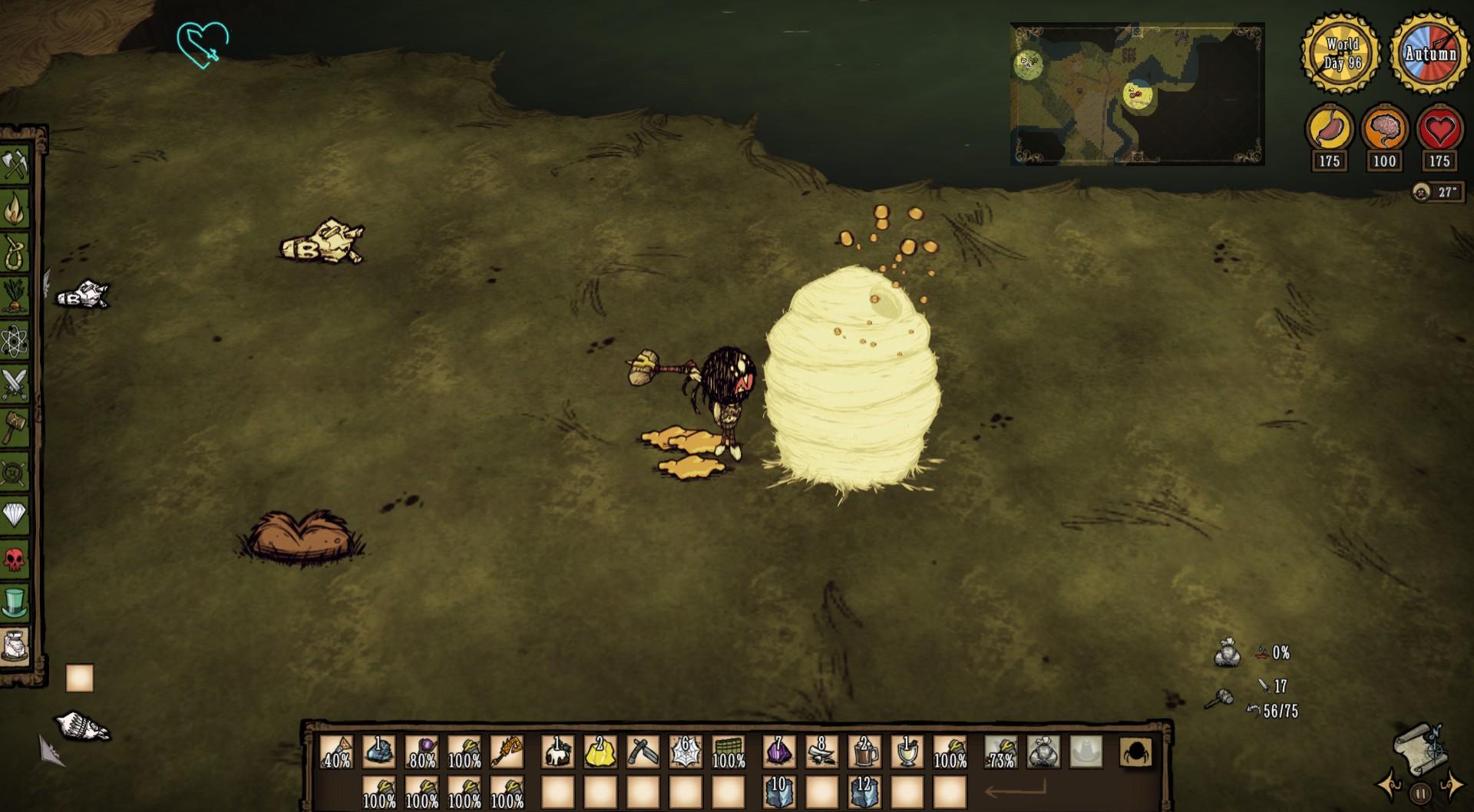Screen dimensions: 1474x812
Task: Pause the game
Action: point(1420,794)
